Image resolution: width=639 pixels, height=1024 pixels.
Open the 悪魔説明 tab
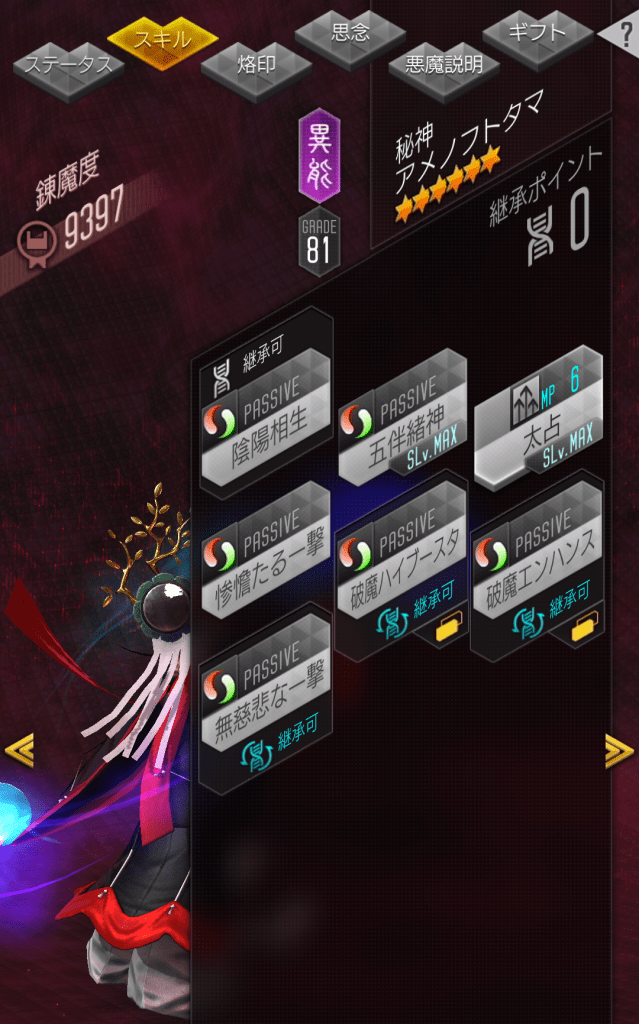click(444, 67)
